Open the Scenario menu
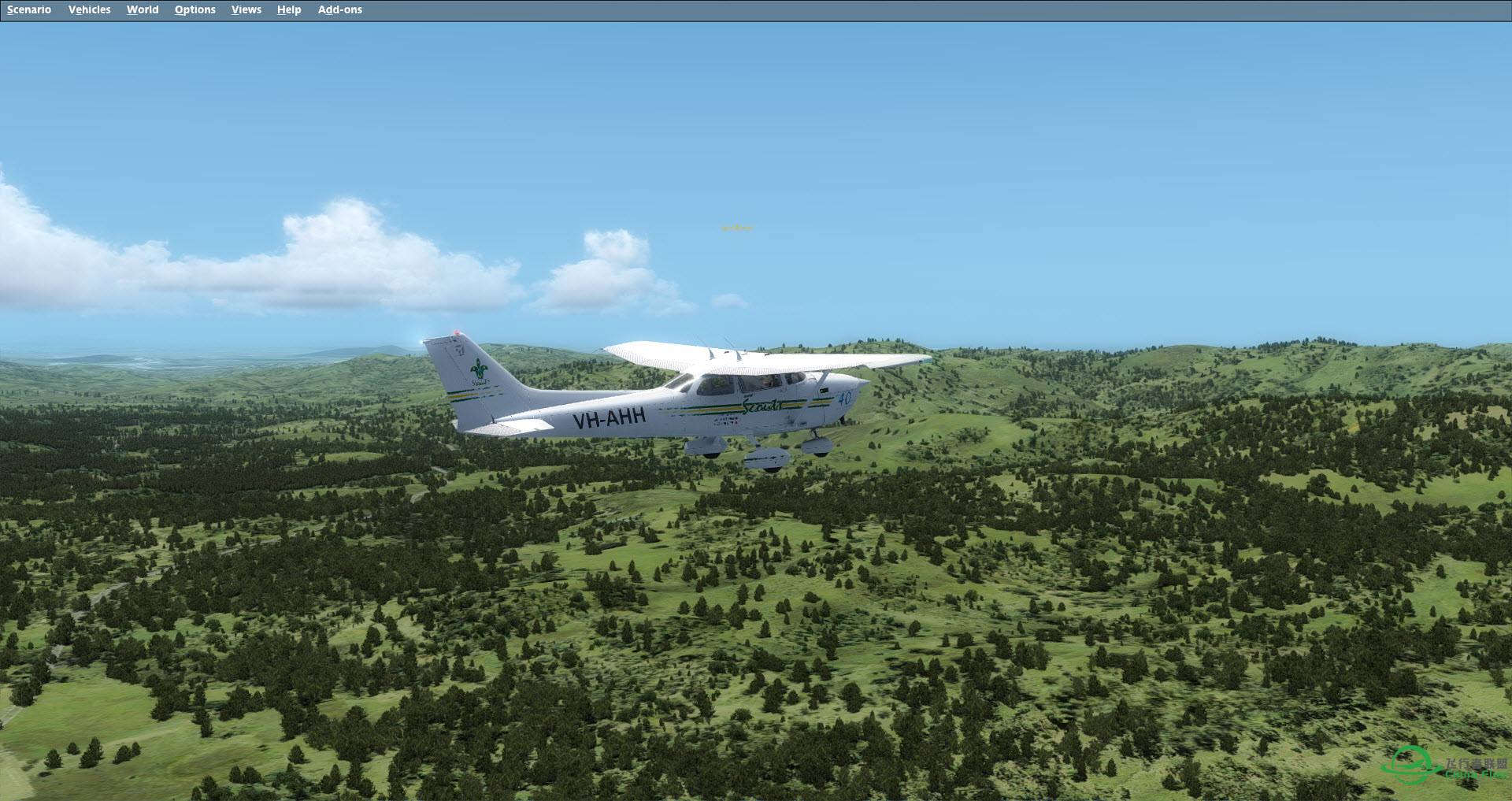 click(29, 9)
